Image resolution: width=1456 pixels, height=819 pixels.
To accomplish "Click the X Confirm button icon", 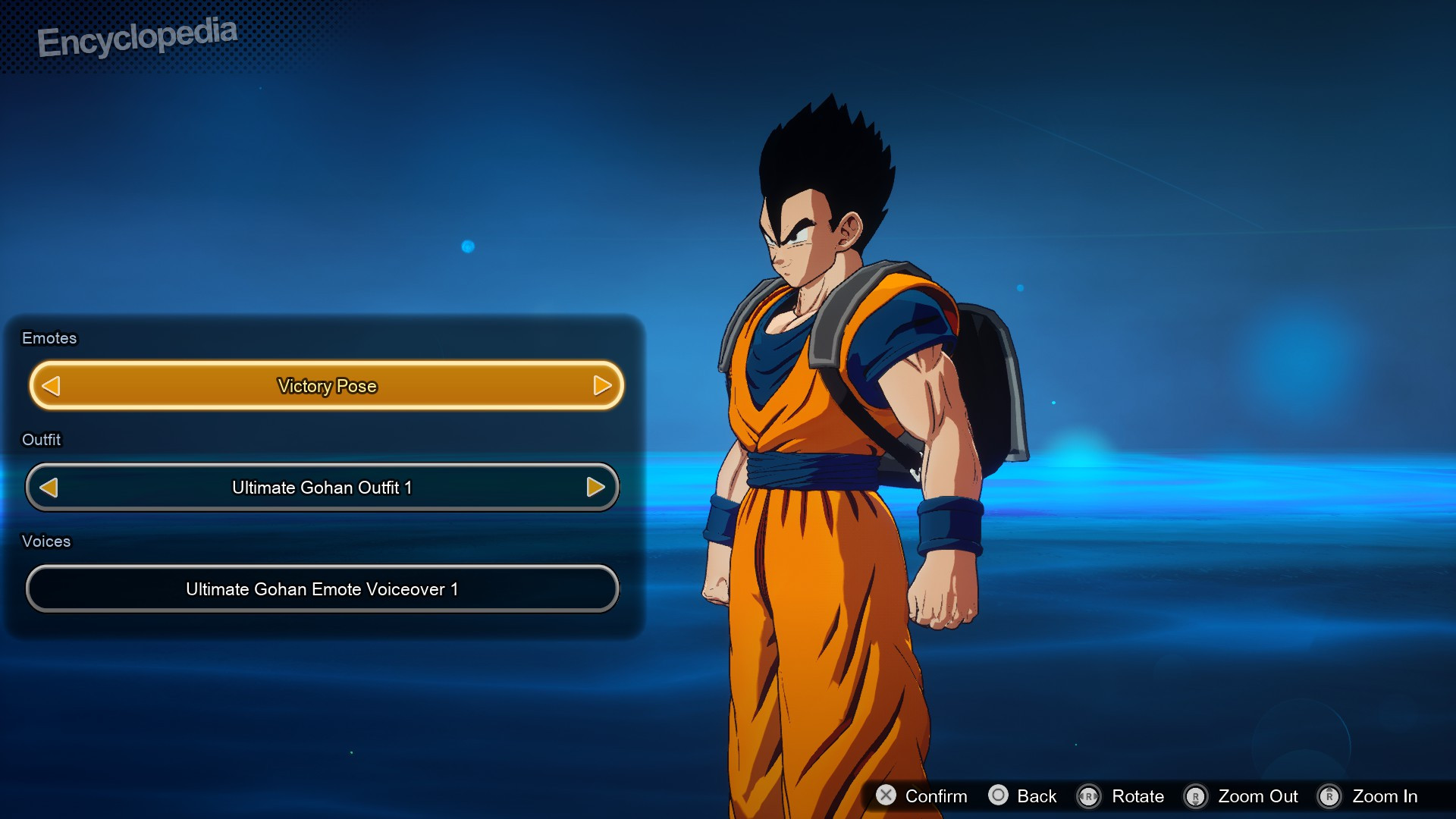I will 885,796.
